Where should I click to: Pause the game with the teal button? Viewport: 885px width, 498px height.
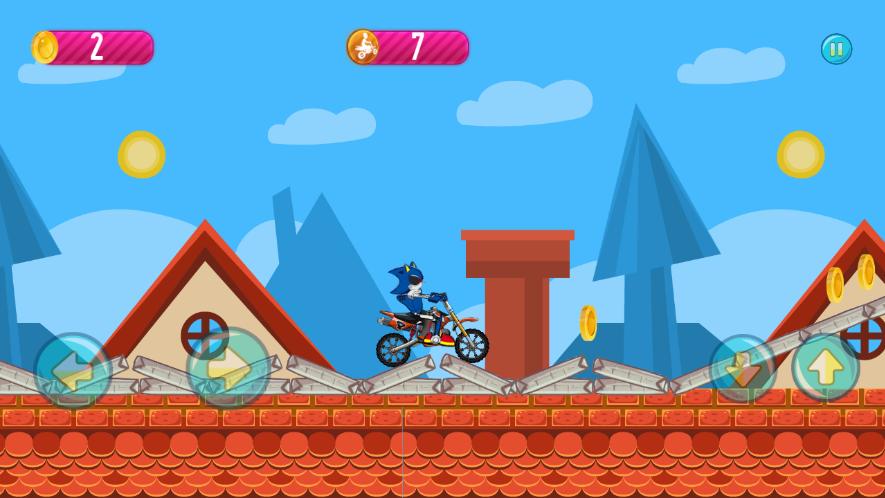click(x=836, y=49)
